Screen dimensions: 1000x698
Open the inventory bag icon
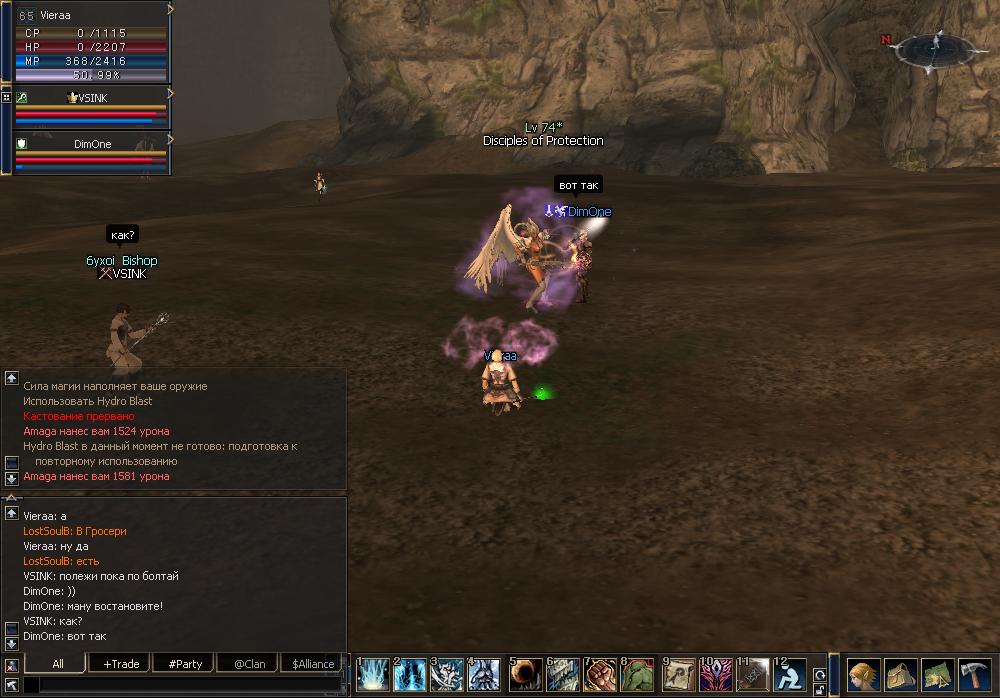coord(900,673)
